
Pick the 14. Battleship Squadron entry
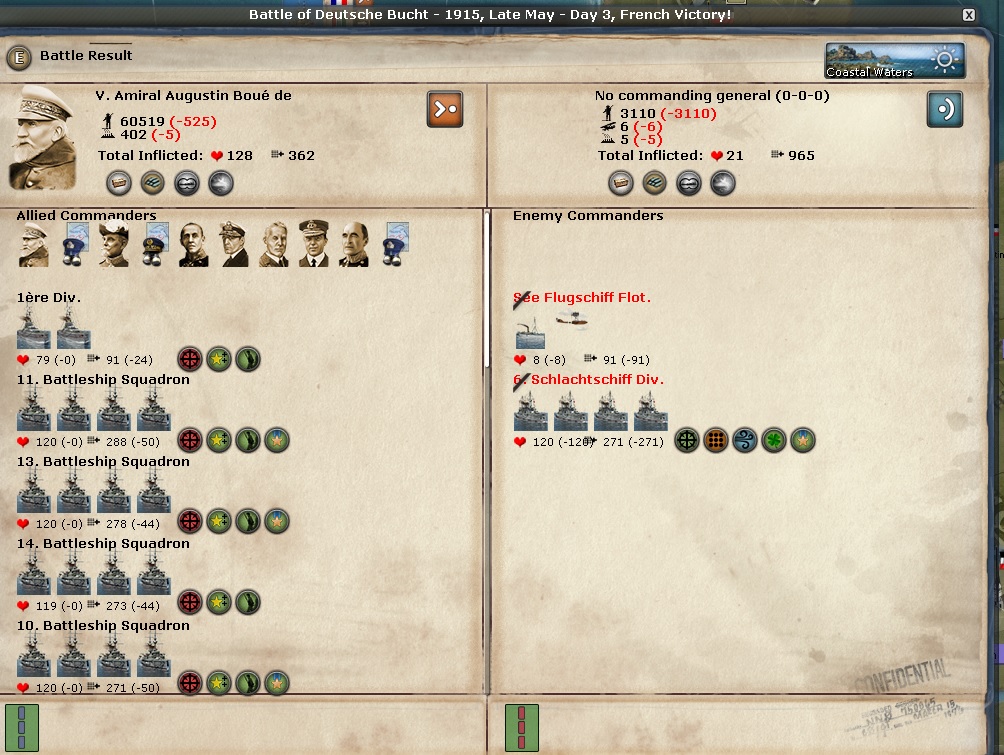[103, 544]
